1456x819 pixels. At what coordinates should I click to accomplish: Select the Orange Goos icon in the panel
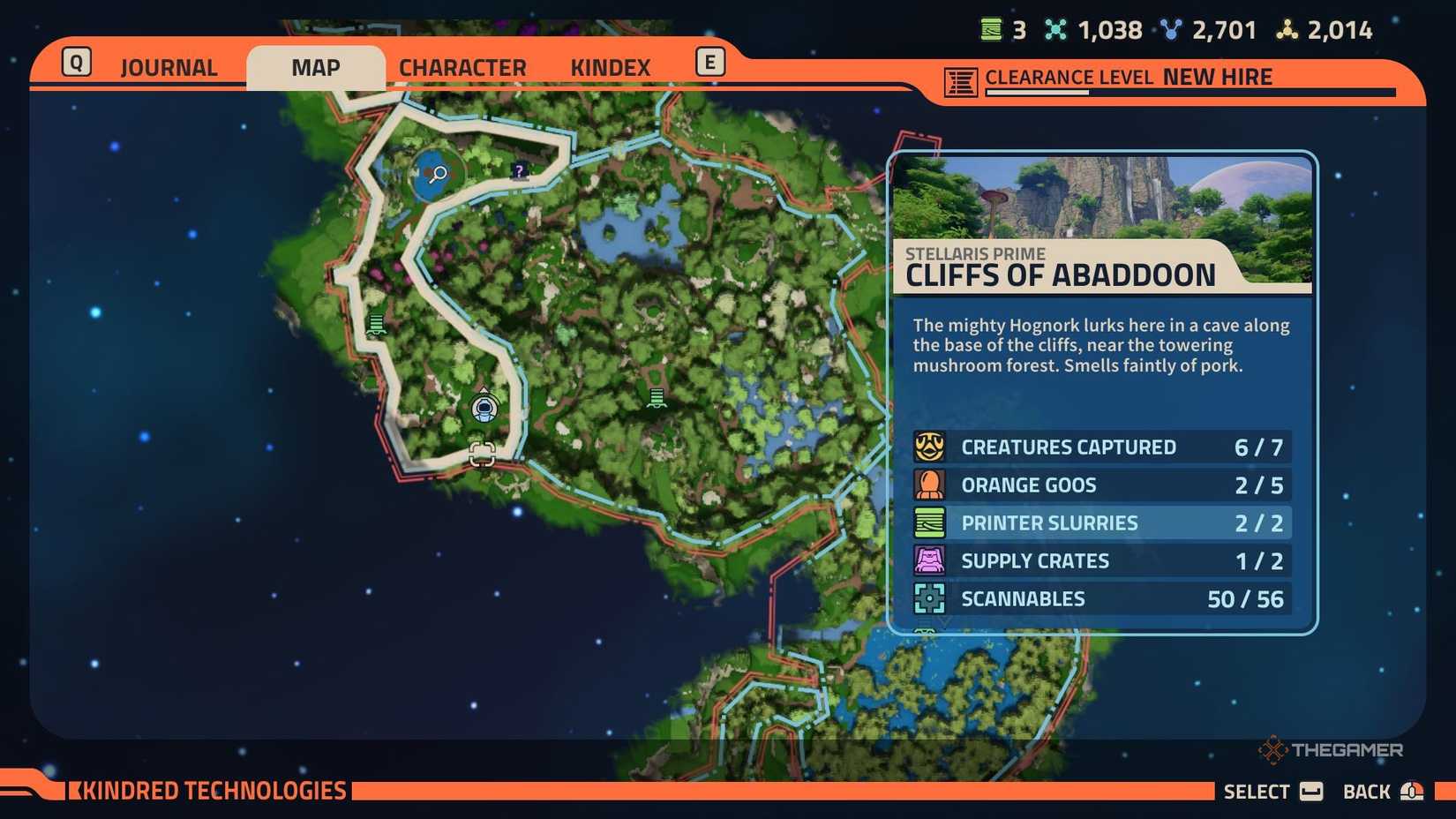click(x=928, y=485)
